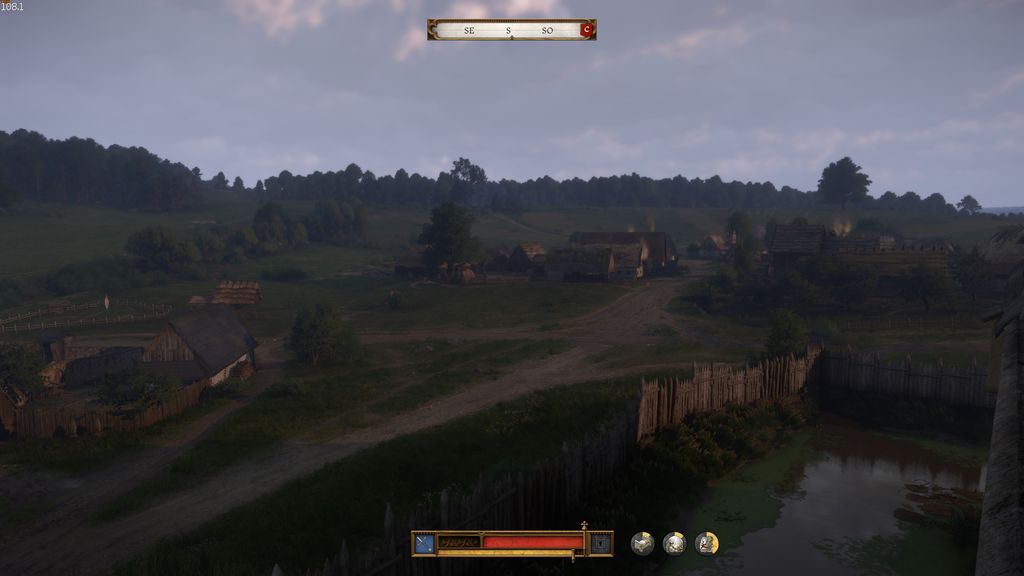The height and width of the screenshot is (576, 1024).
Task: Click the compass bar showing S heading
Action: point(508,30)
